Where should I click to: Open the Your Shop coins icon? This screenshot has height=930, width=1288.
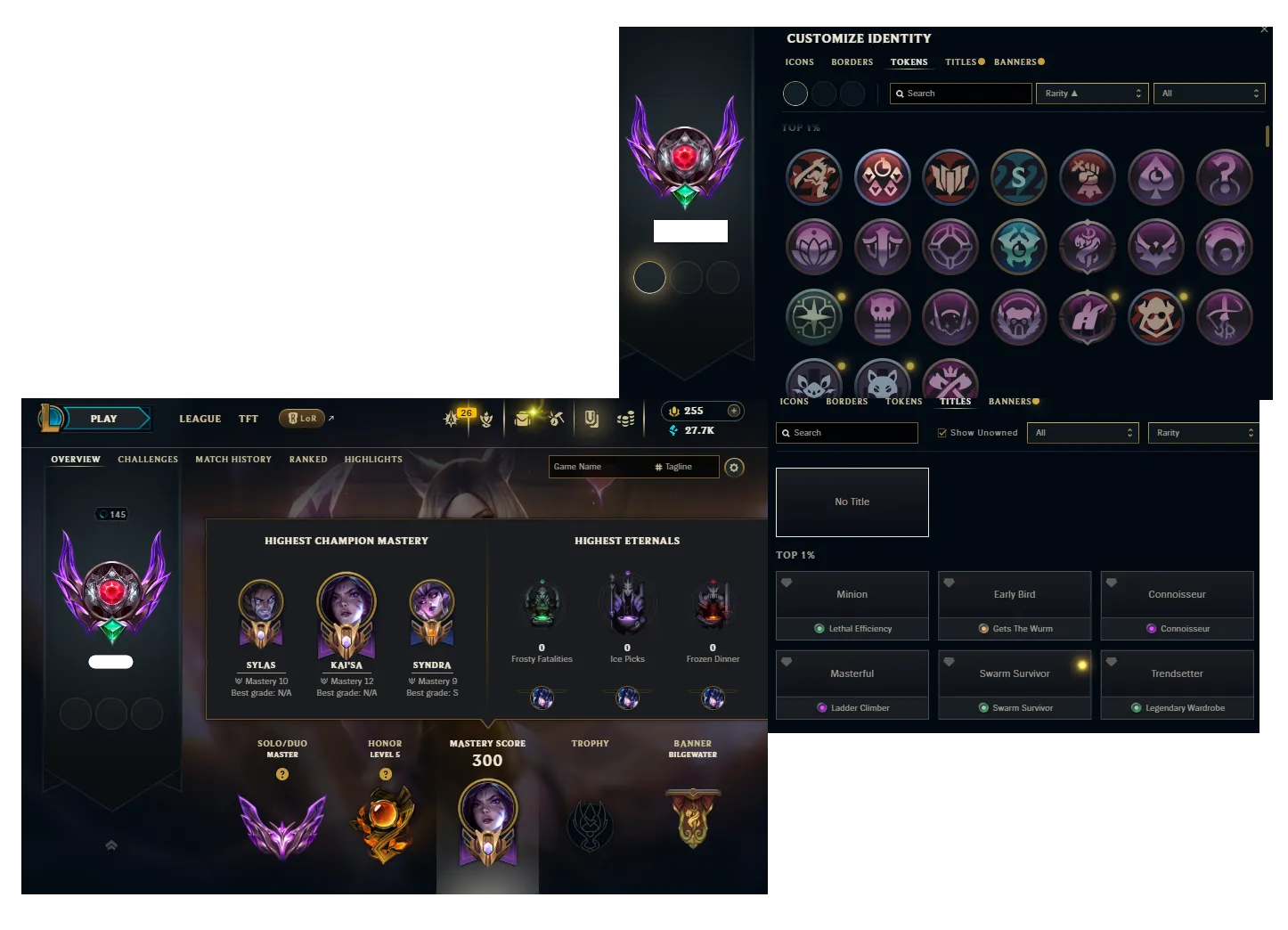click(x=626, y=419)
